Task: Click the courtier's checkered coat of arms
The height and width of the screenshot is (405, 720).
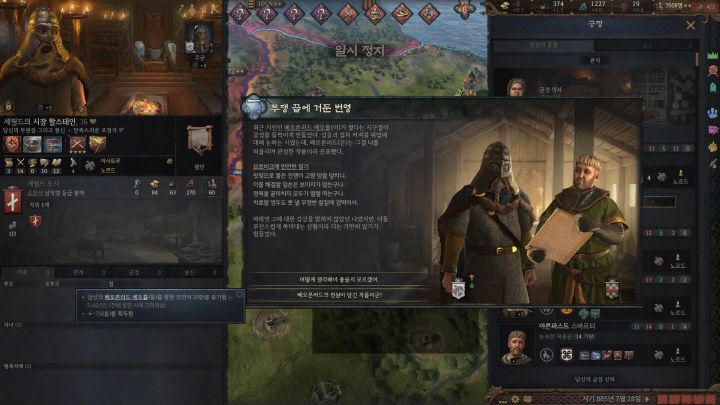Action: (x=607, y=289)
